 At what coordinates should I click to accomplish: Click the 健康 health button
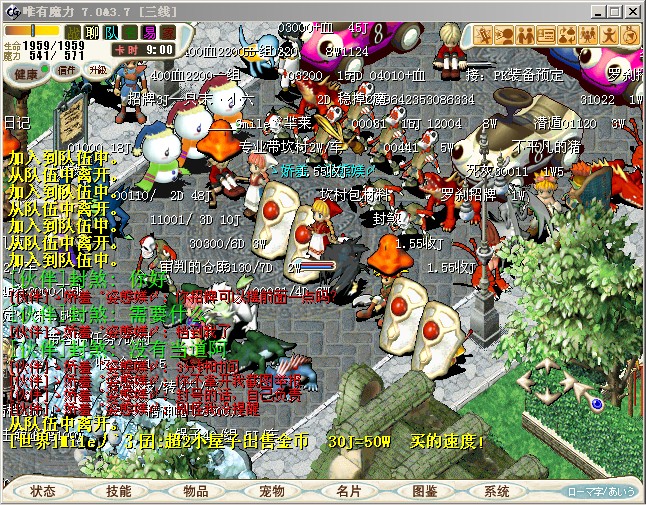coord(27,72)
